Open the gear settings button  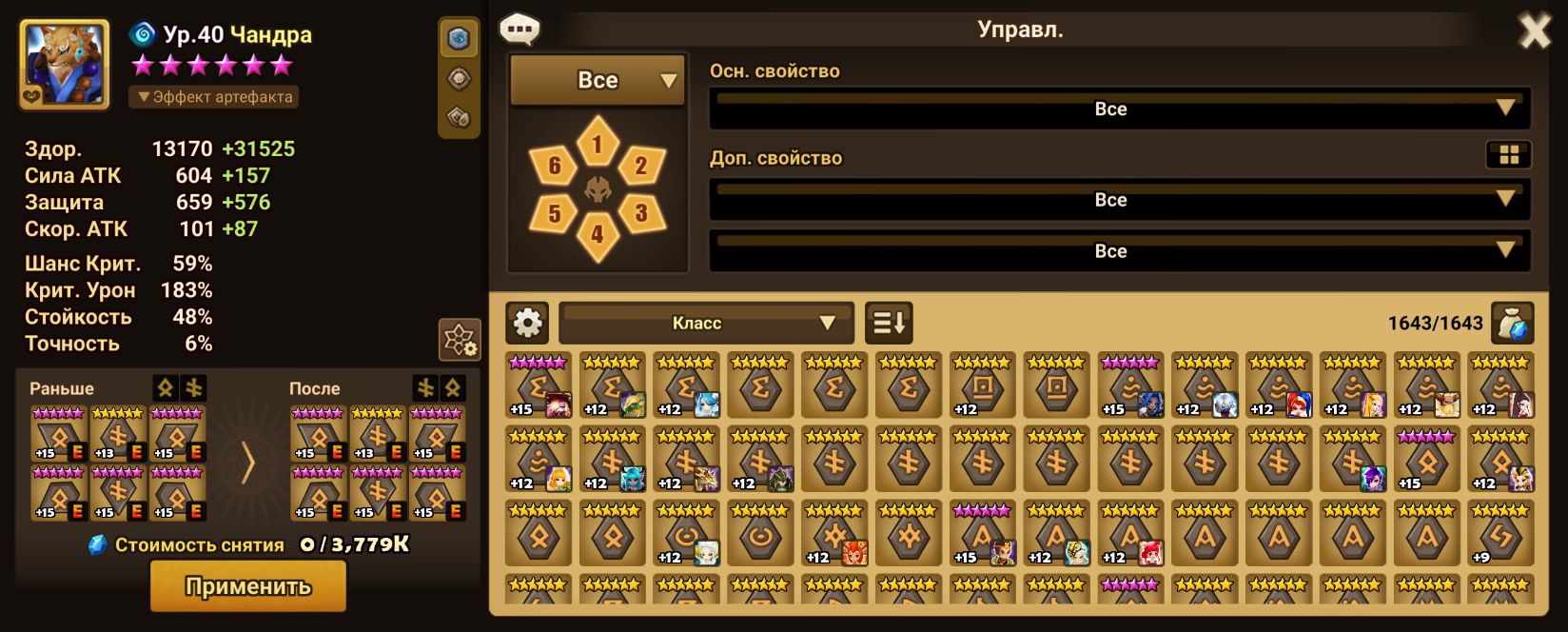point(528,324)
